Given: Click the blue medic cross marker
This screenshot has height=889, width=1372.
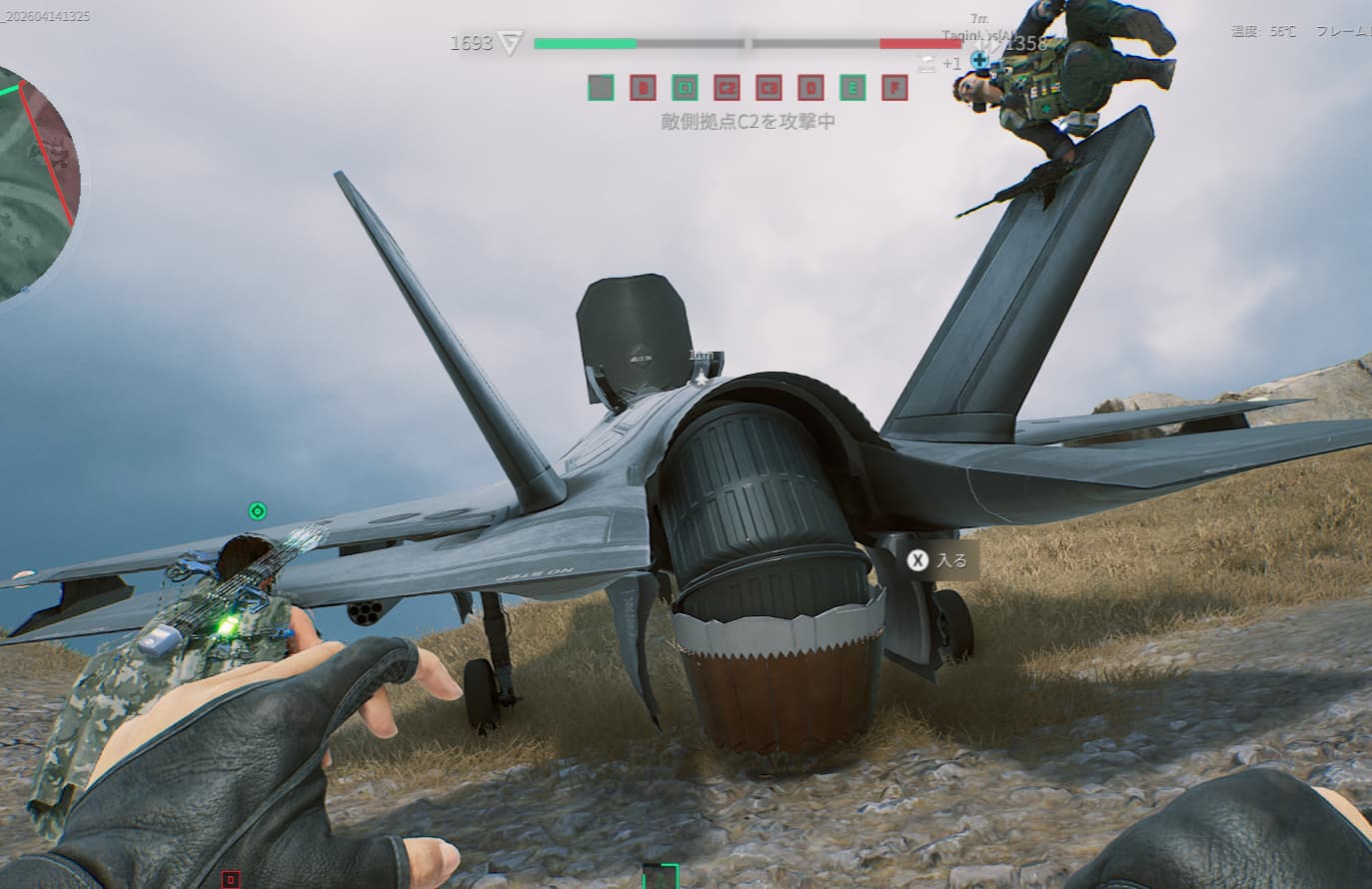Looking at the screenshot, I should pos(979,60).
